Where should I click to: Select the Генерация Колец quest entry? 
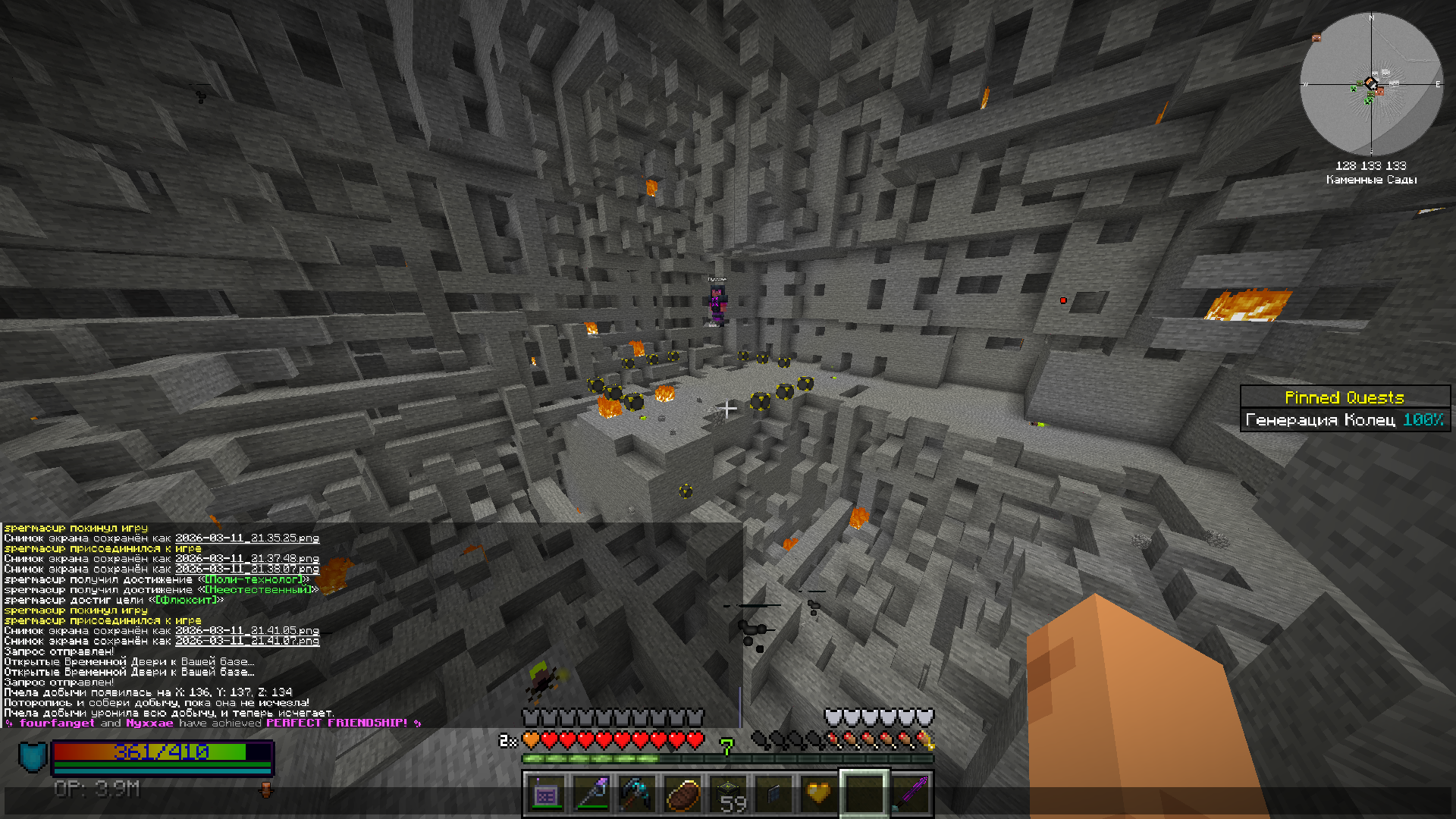pyautogui.click(x=1345, y=419)
